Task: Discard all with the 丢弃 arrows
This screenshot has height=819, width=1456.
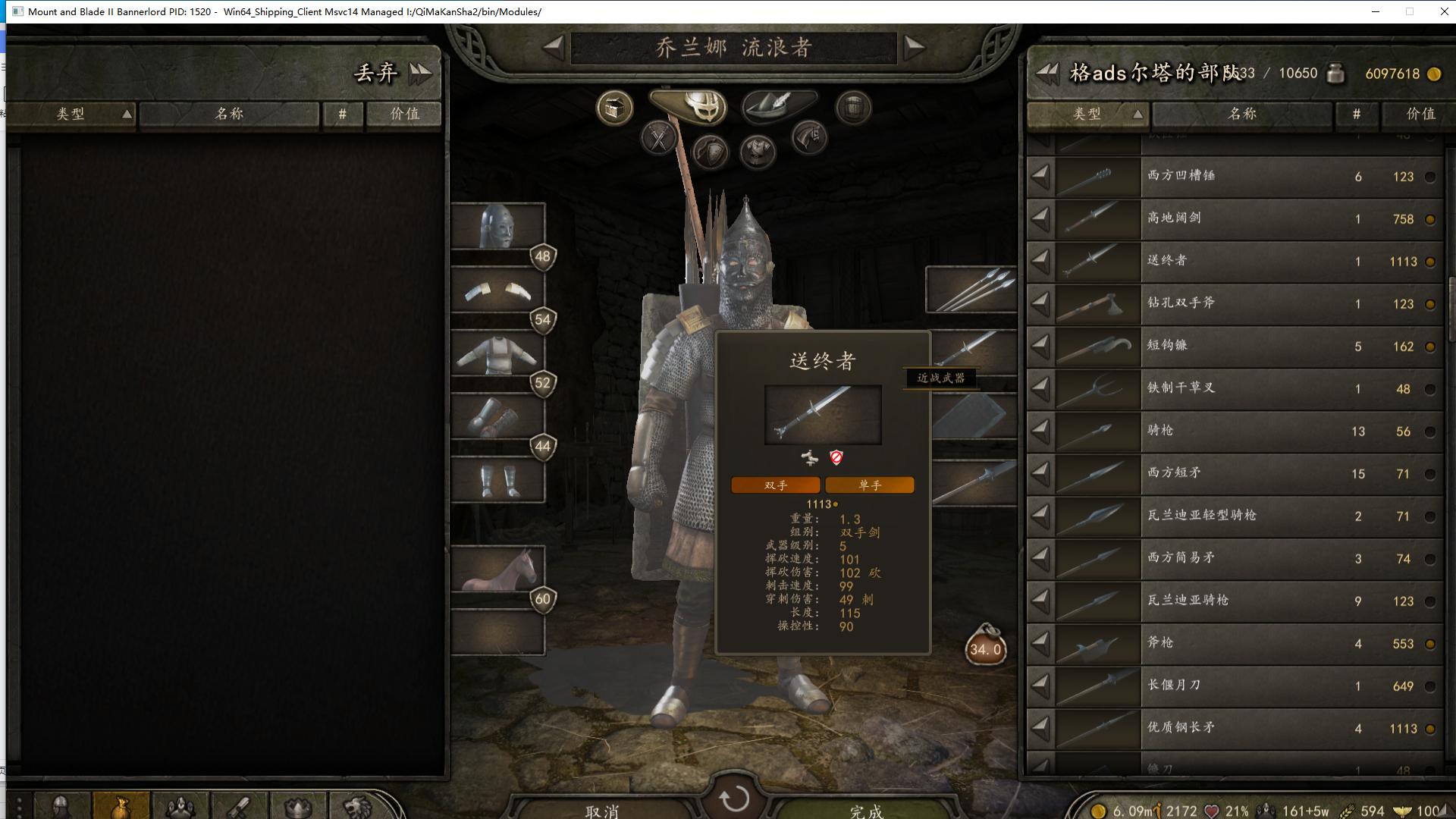Action: pyautogui.click(x=420, y=73)
